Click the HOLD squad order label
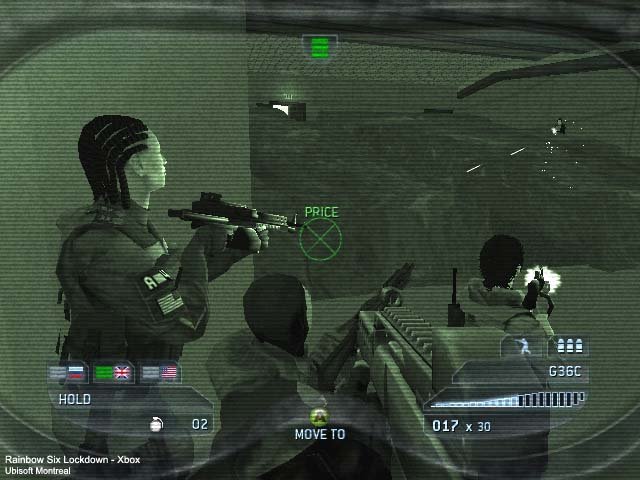Screen dimensions: 640x480 point(75,399)
